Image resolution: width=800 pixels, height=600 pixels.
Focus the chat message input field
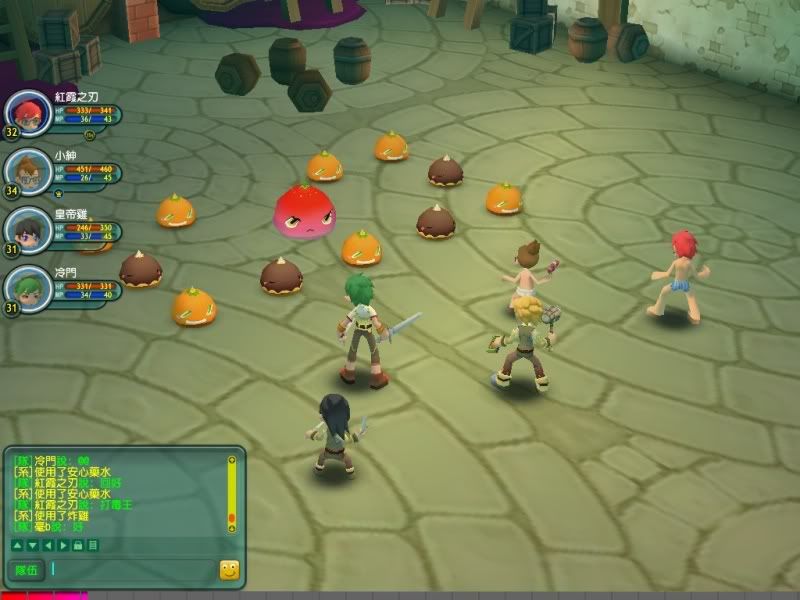tap(132, 570)
